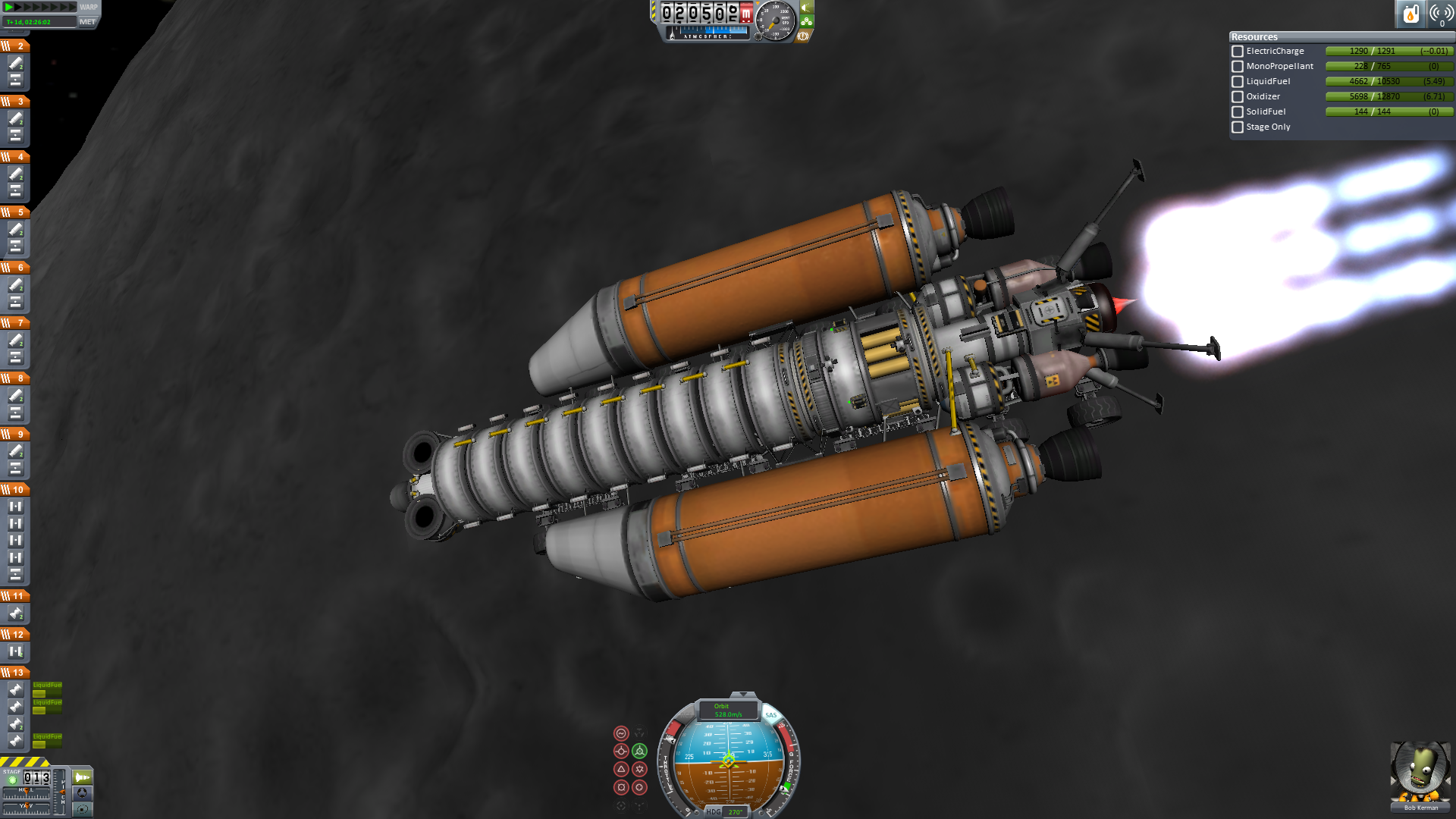Enable the SolidFuel resource checkbox
Viewport: 1456px width, 819px height.
(x=1238, y=112)
